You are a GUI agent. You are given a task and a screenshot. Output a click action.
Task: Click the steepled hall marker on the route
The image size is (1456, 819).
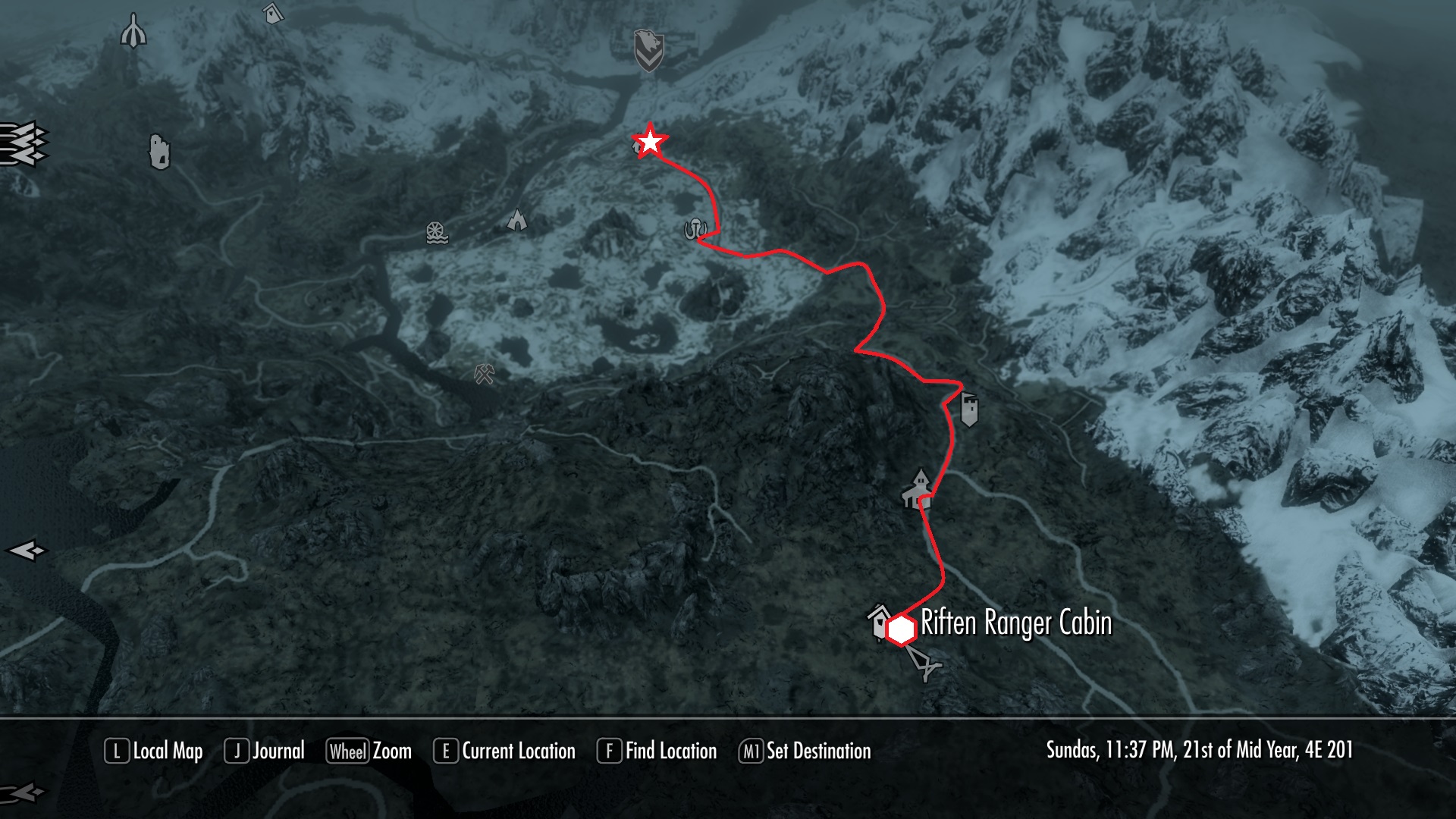click(x=918, y=488)
